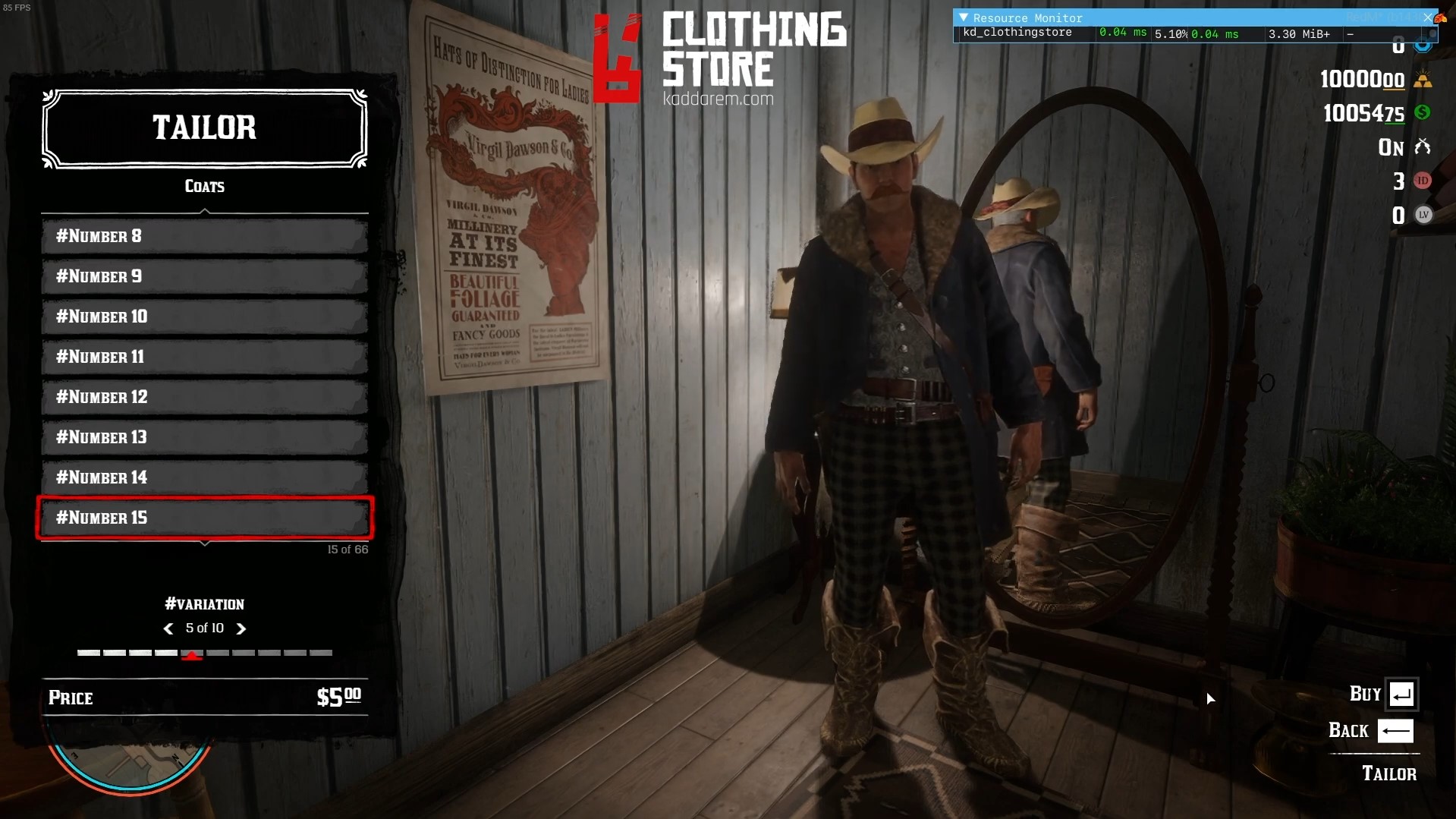This screenshot has width=1456, height=819.
Task: Go back from the Coats menu
Action: (x=1395, y=731)
